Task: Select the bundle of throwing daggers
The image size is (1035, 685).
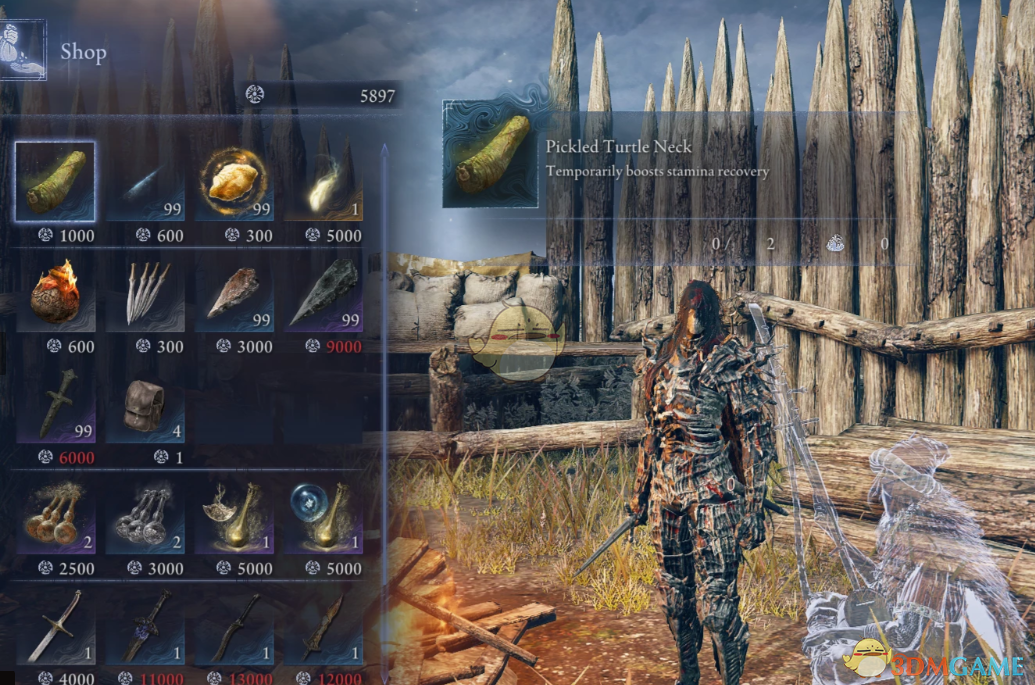Action: (146, 292)
